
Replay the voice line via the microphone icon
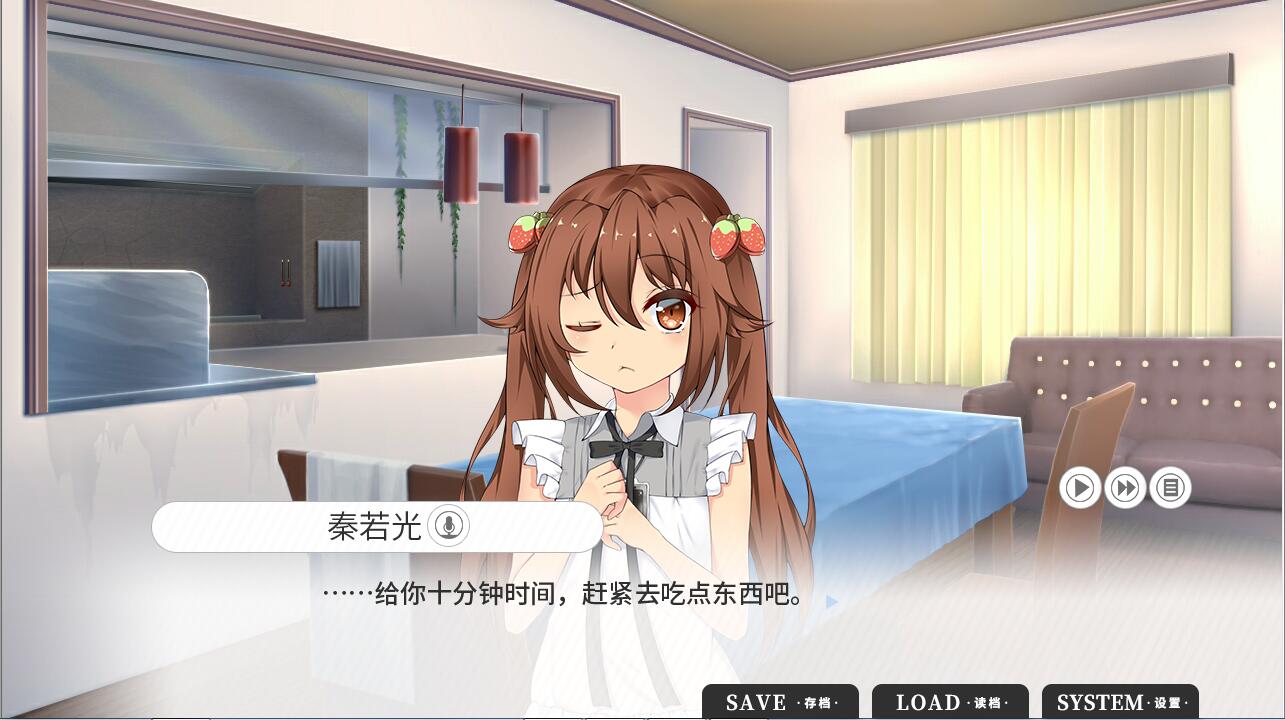450,526
